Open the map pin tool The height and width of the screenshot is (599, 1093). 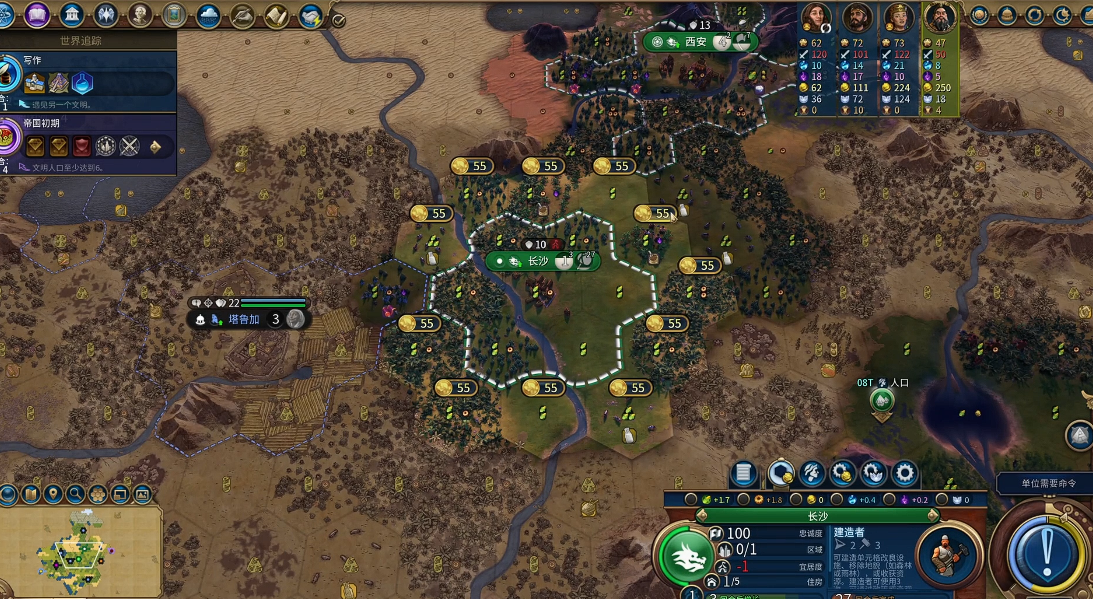[51, 493]
